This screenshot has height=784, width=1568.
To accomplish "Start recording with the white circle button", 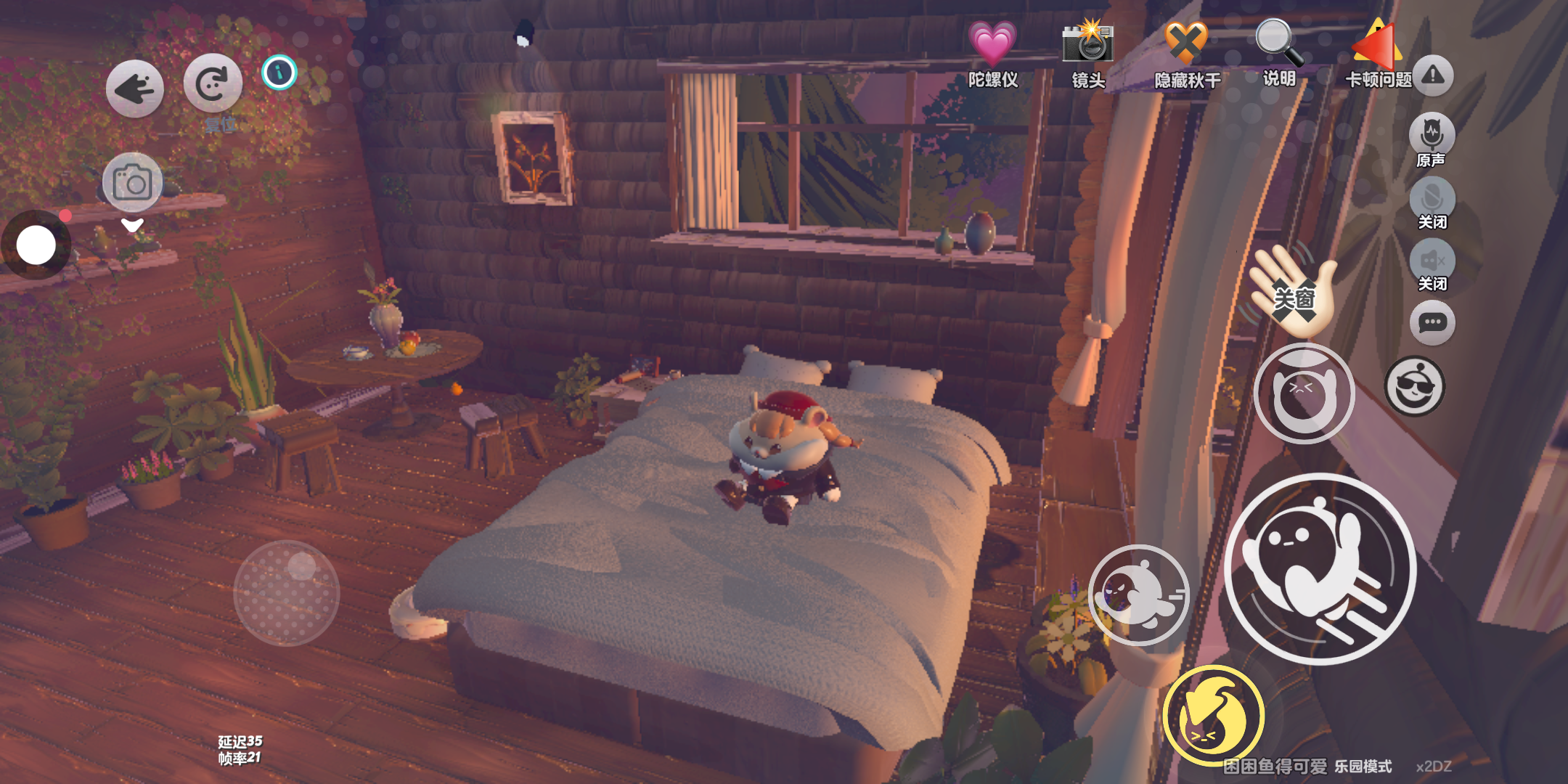I will point(36,245).
